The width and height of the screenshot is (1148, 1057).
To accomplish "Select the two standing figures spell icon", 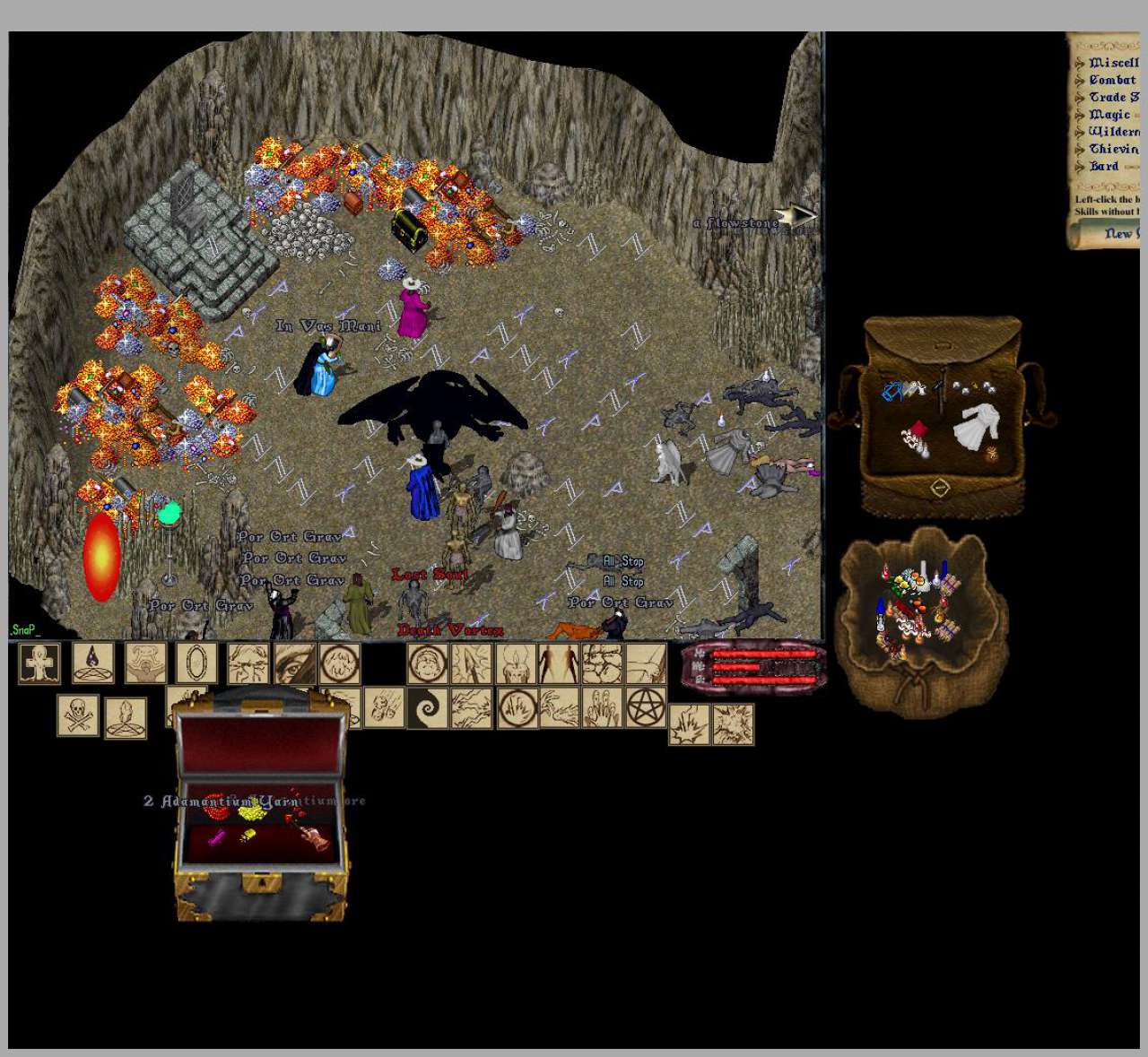I will pos(557,664).
